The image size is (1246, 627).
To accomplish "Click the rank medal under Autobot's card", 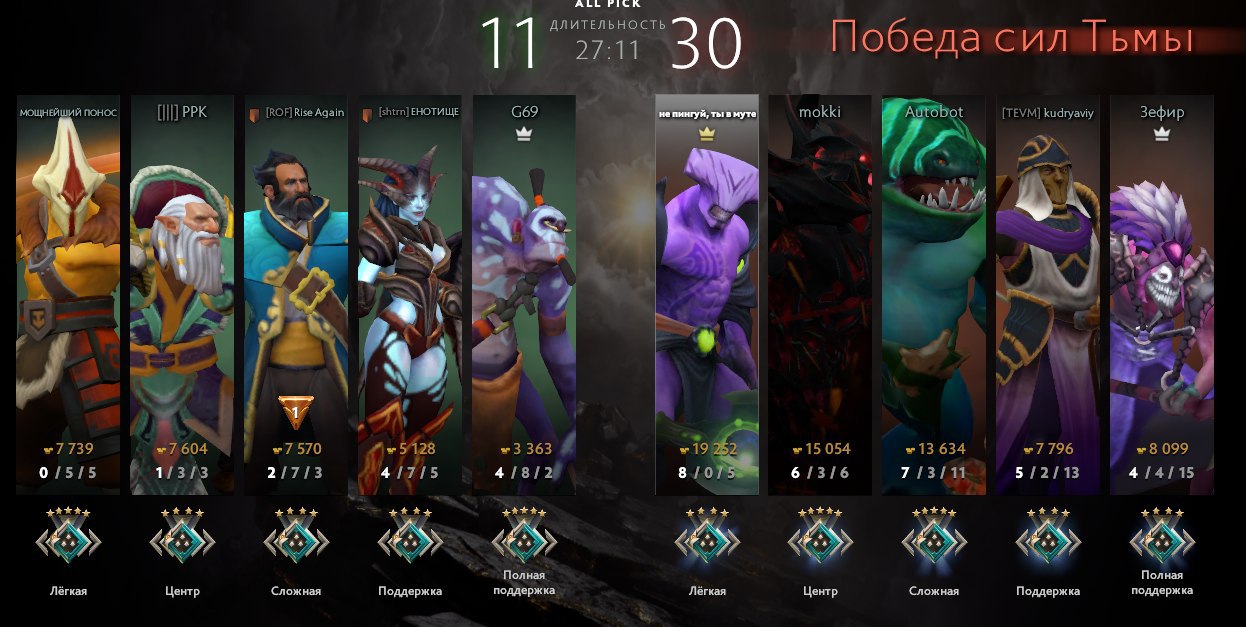I will (x=934, y=539).
